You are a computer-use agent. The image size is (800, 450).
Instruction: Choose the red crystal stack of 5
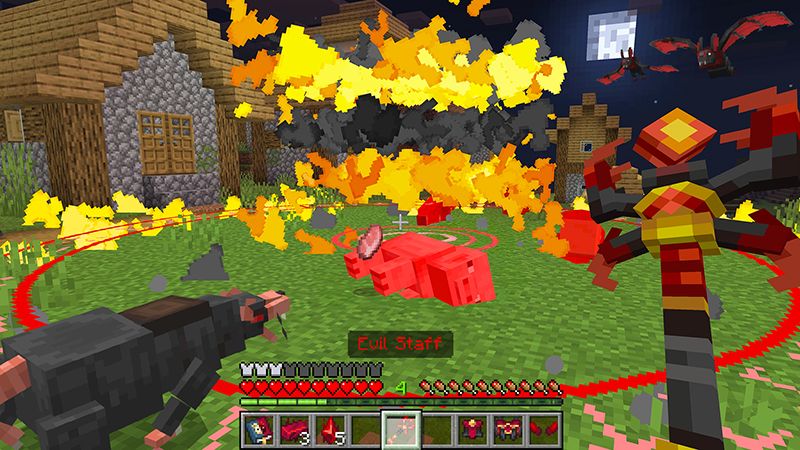329,428
